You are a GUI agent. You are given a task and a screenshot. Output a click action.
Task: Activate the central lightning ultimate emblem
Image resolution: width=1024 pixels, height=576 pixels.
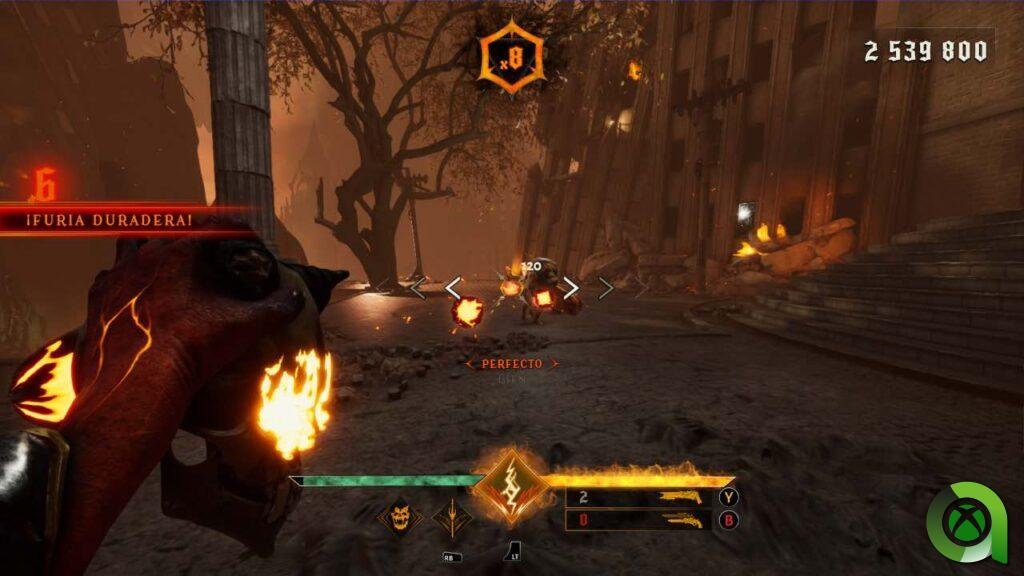[511, 486]
